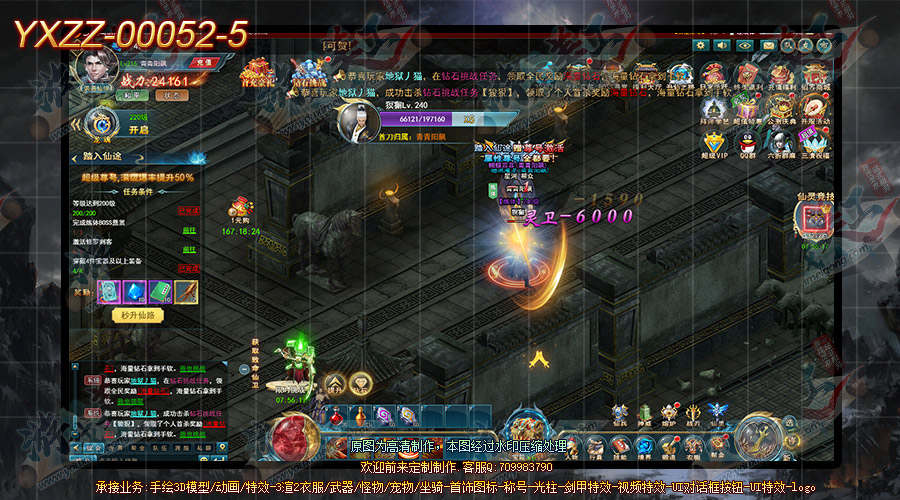Use the red potion hotbar slot
This screenshot has width=900, height=500.
(336, 415)
